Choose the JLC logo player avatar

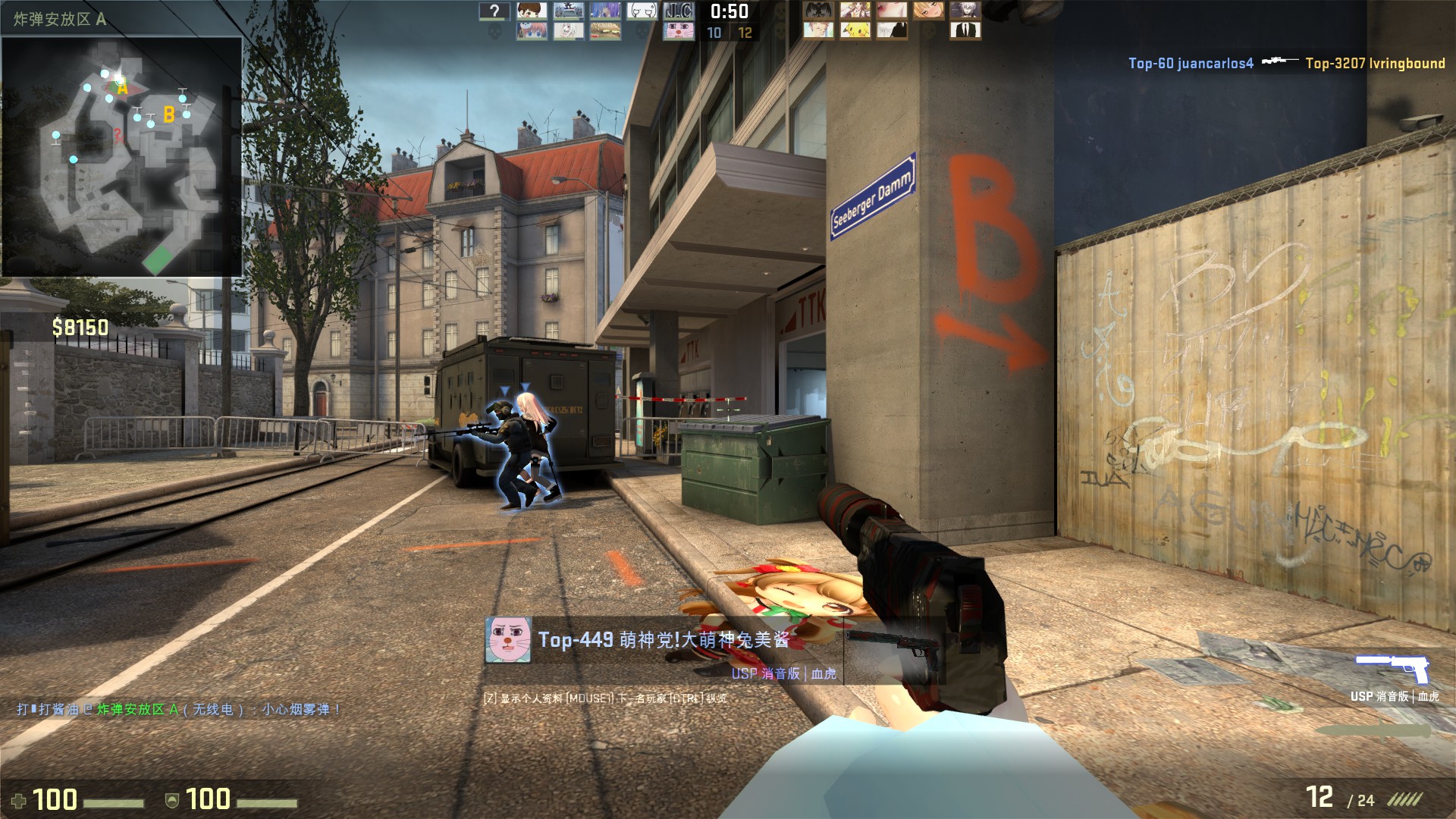tap(679, 11)
